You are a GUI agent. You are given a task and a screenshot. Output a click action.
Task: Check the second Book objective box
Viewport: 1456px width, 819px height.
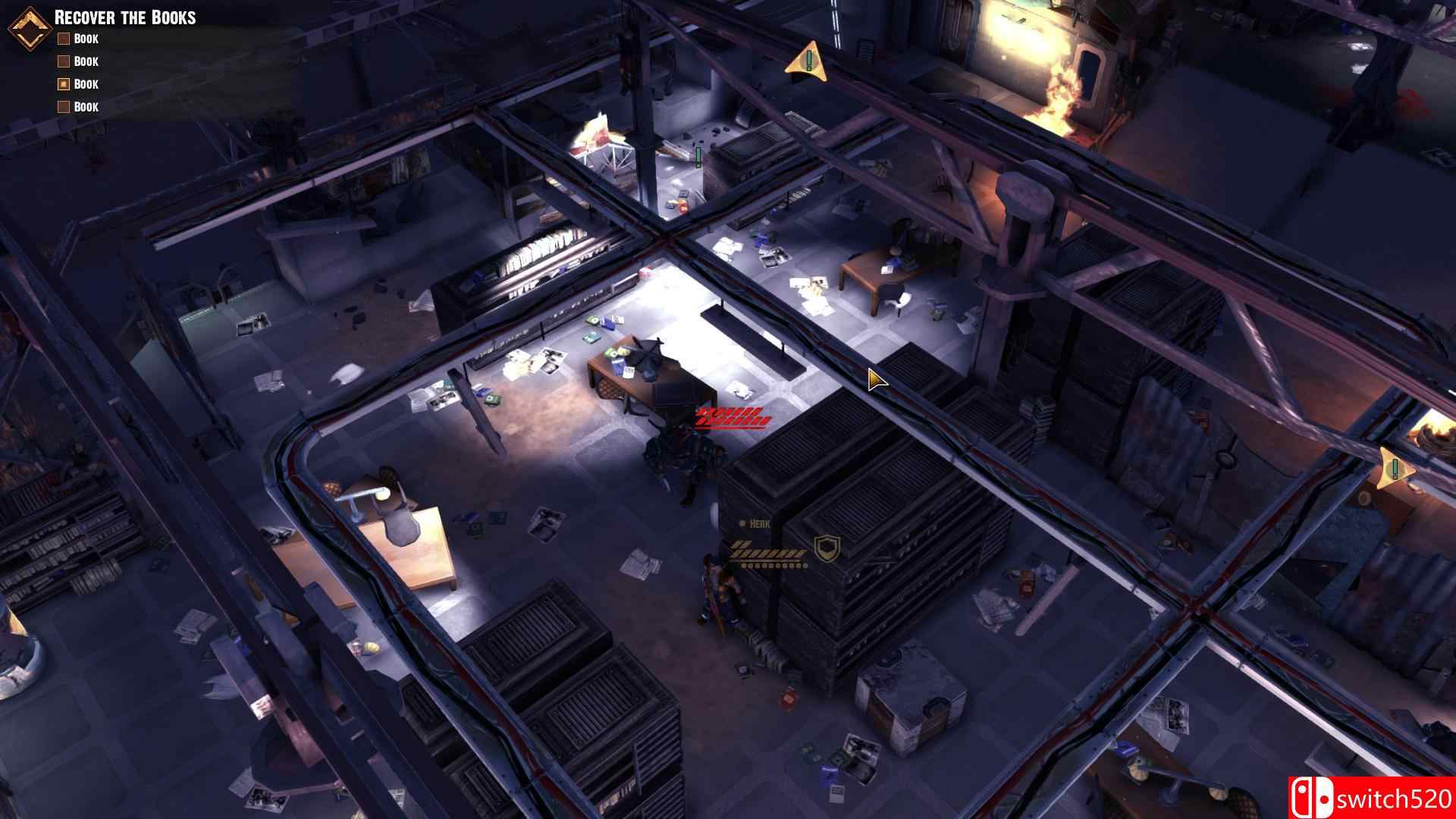63,61
